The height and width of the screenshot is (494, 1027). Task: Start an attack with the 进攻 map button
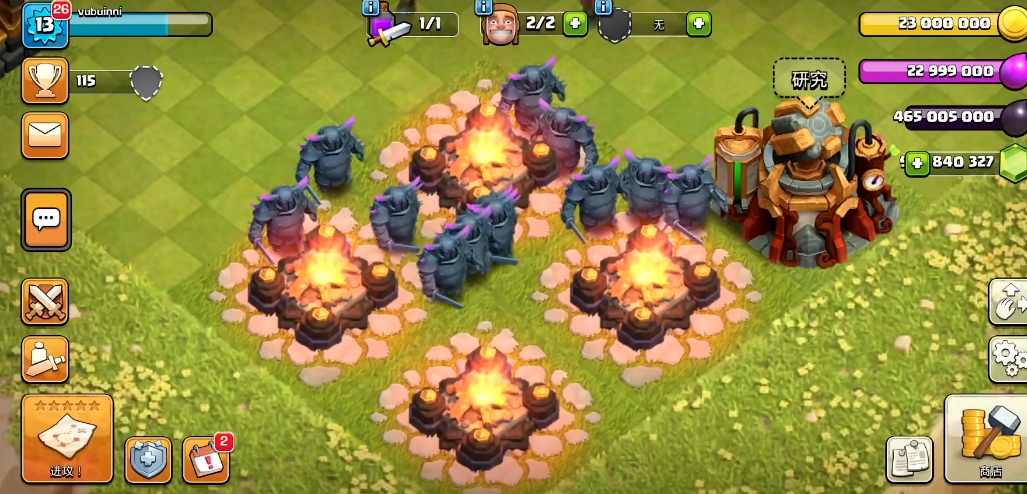pyautogui.click(x=67, y=438)
